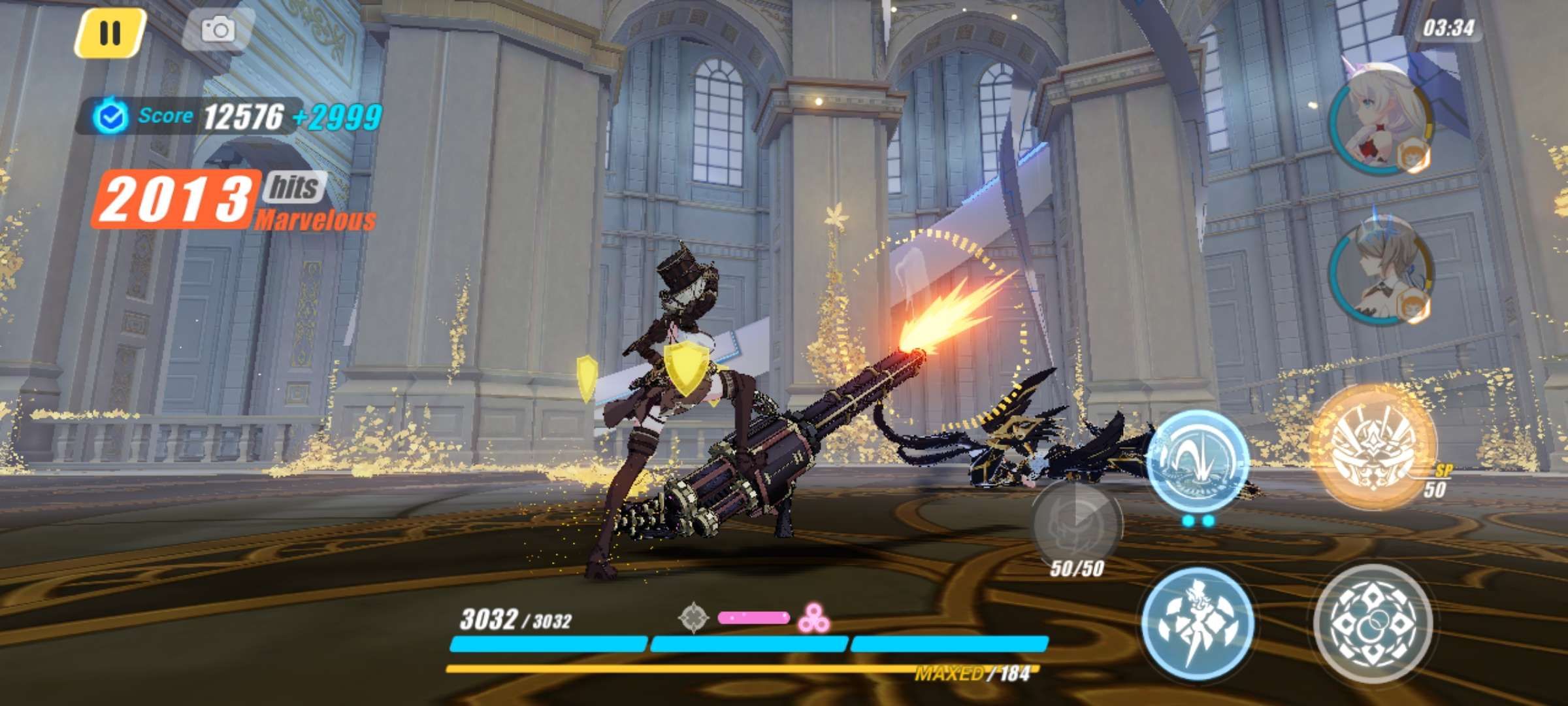The height and width of the screenshot is (706, 1568).
Task: Open the camera screenshot mode
Action: (218, 29)
